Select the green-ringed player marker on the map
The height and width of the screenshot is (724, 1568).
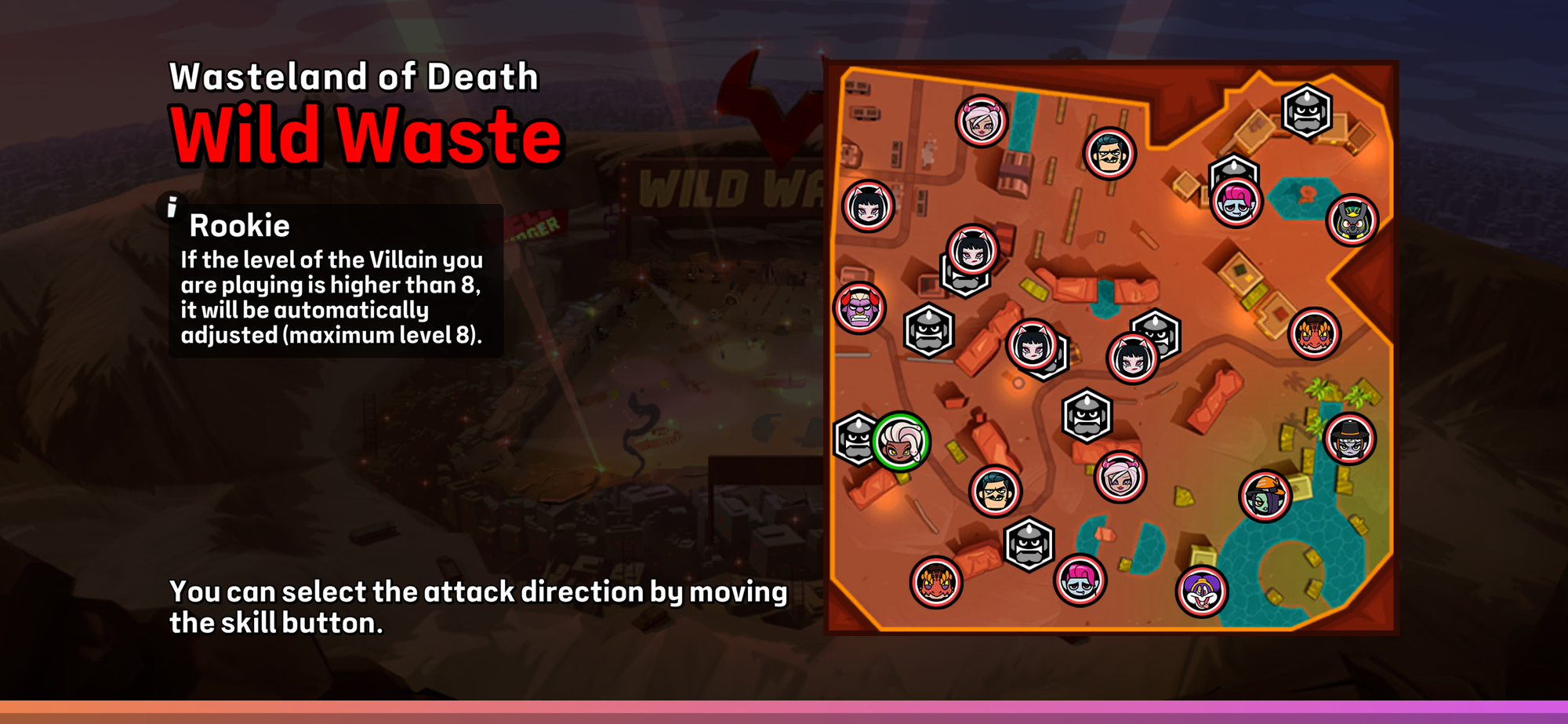pos(901,442)
